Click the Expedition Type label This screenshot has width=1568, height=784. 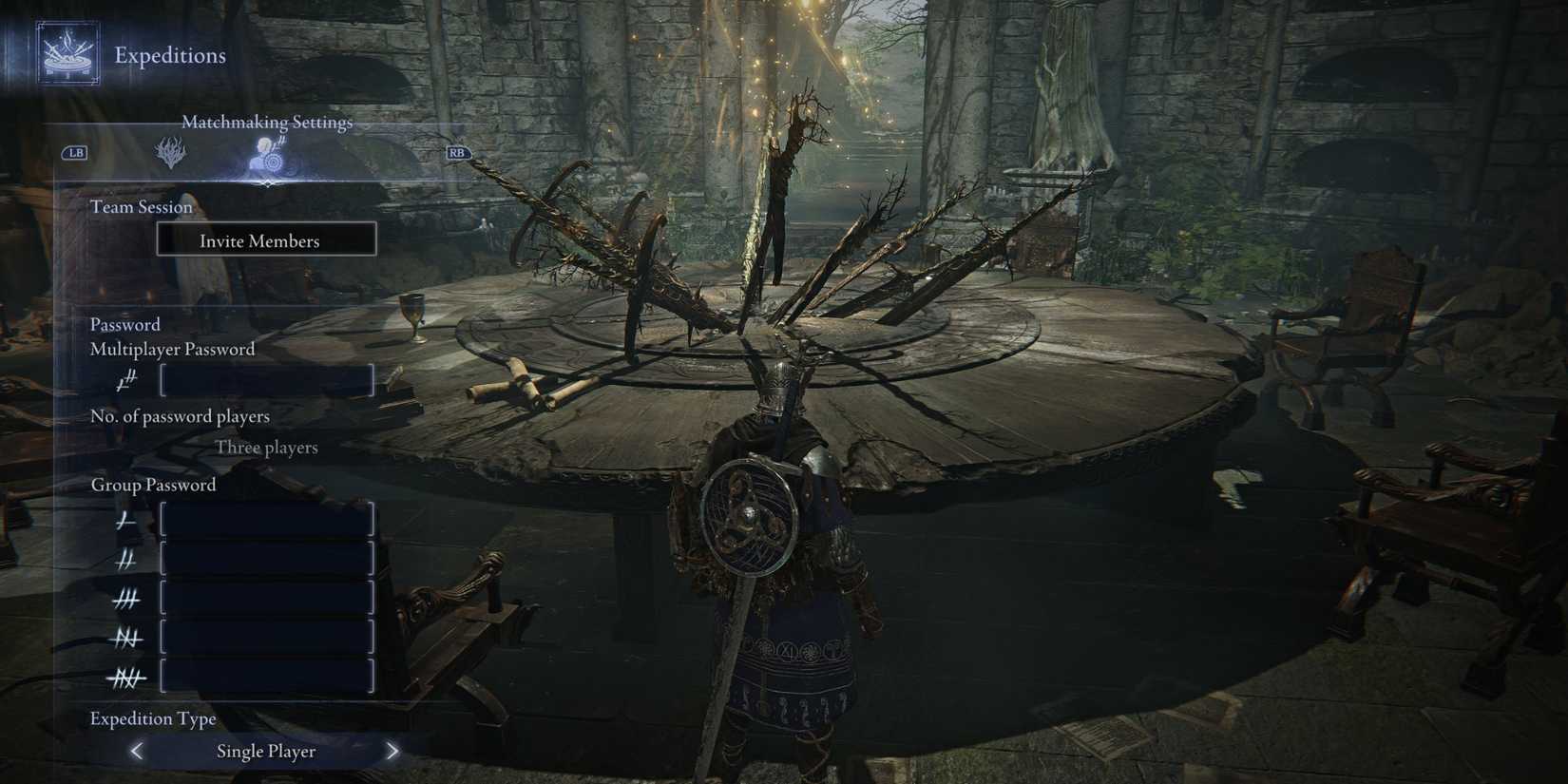[x=153, y=718]
